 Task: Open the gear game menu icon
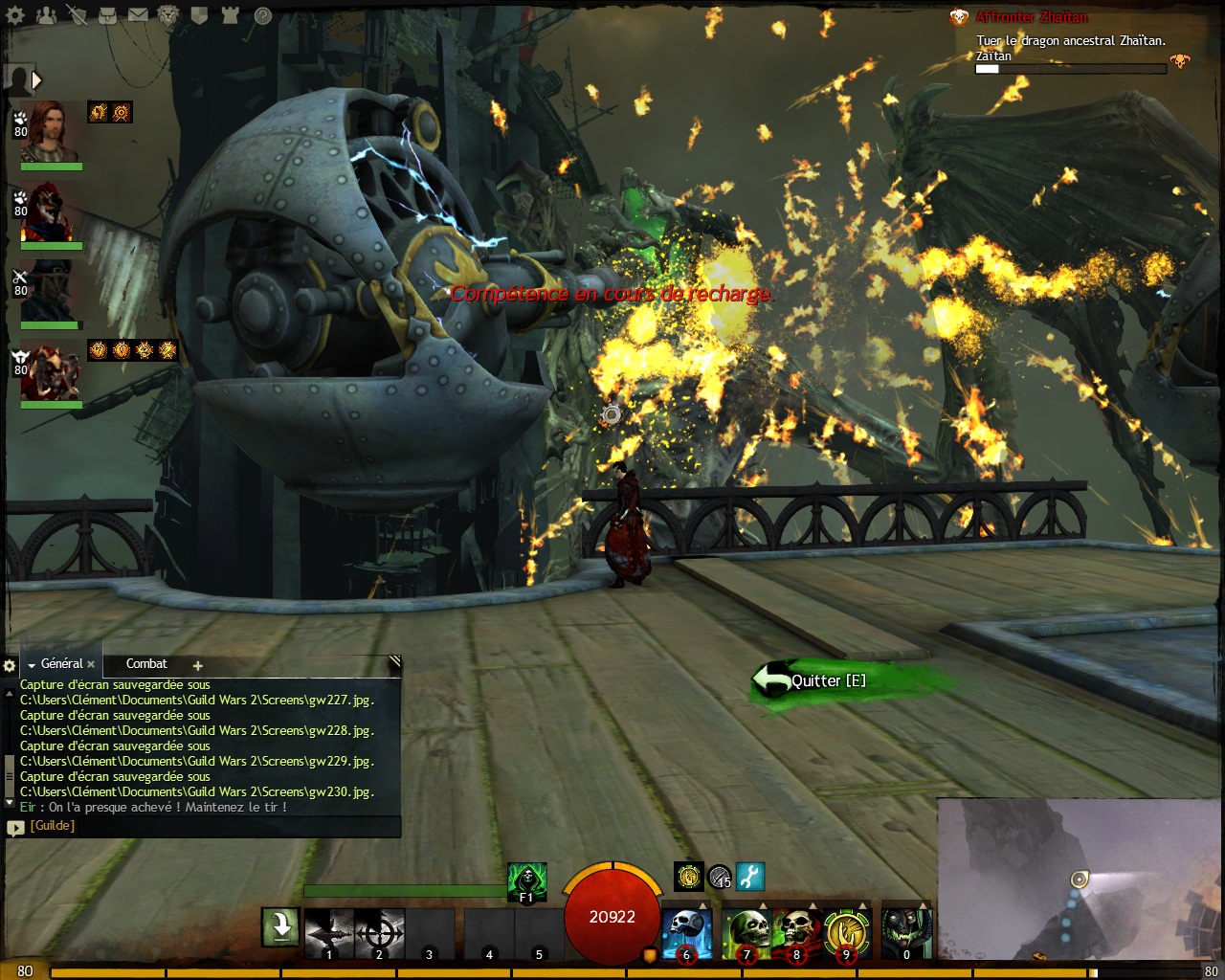pyautogui.click(x=16, y=15)
